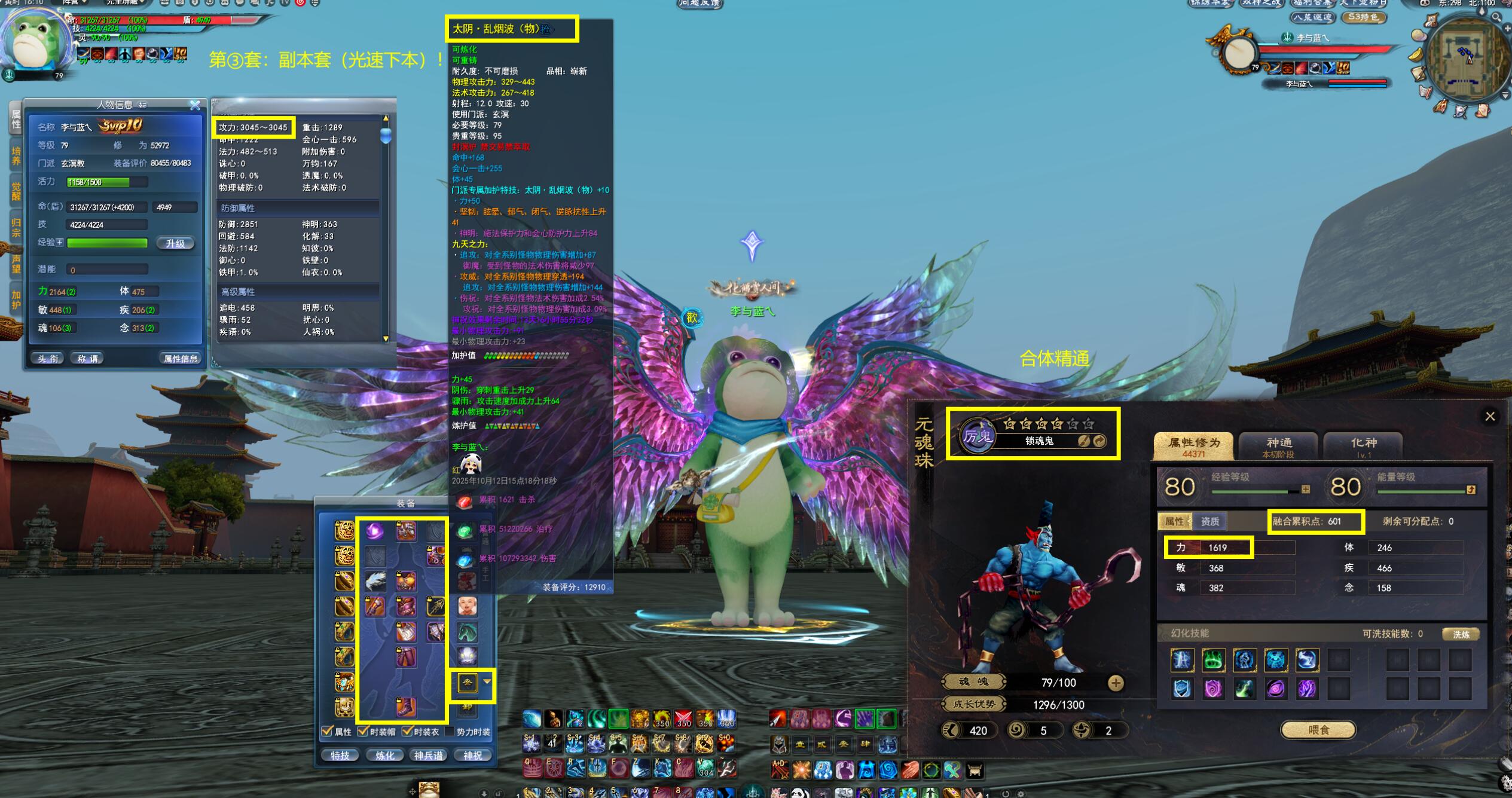Screen dimensions: 1512x798
Task: Close the 元魂珠 panel
Action: click(1489, 417)
